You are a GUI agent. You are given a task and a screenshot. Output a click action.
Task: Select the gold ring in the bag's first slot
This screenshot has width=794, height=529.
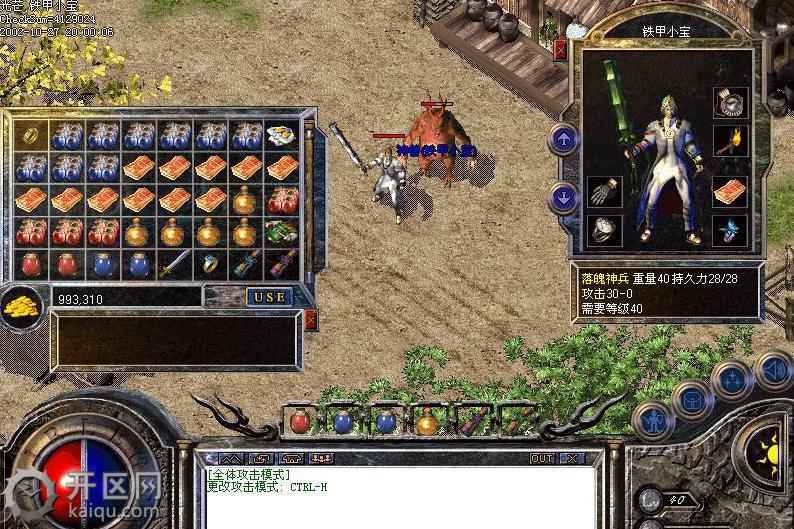point(30,135)
